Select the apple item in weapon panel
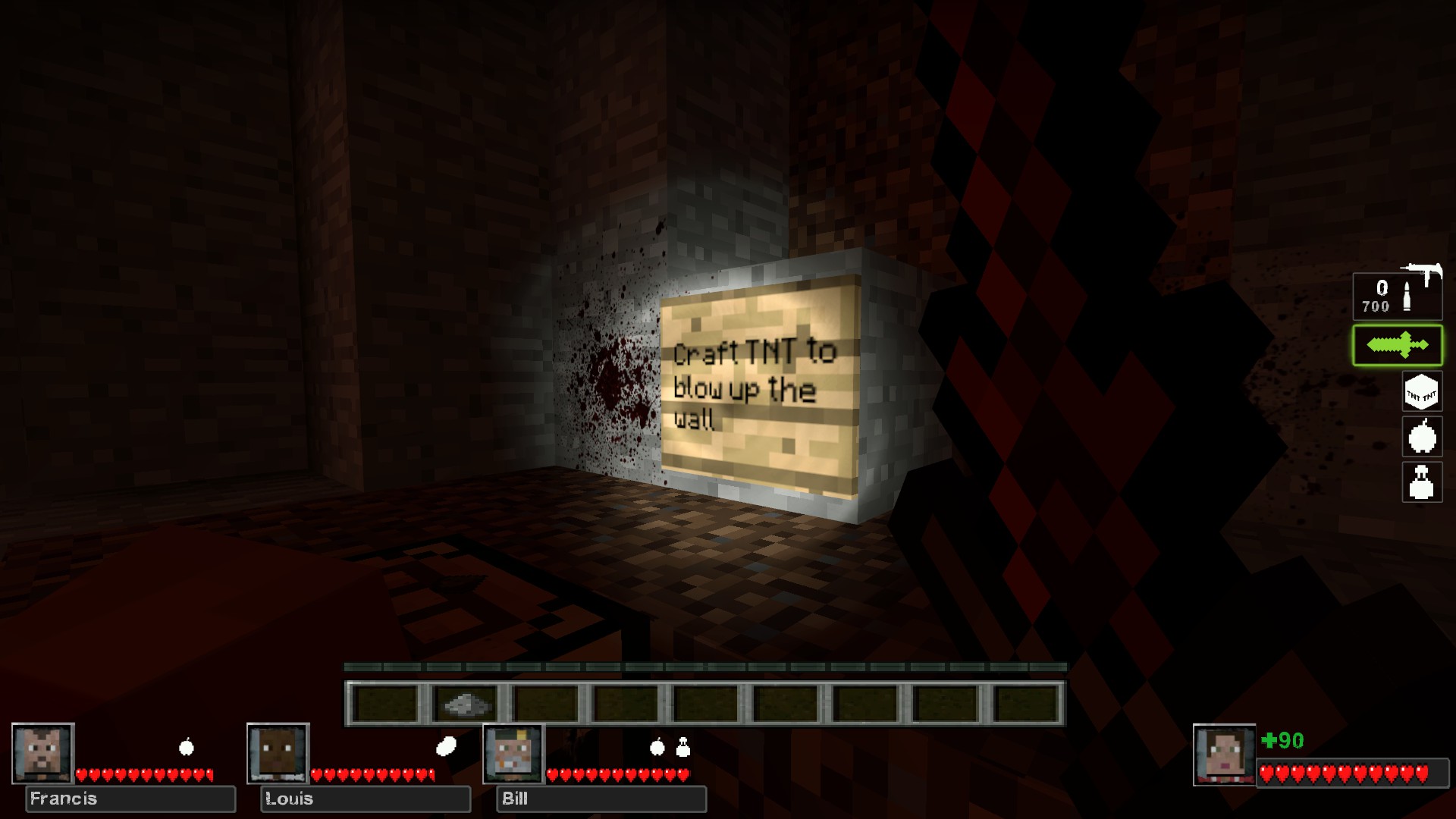Screen dimensions: 1456x819 pyautogui.click(x=1421, y=437)
